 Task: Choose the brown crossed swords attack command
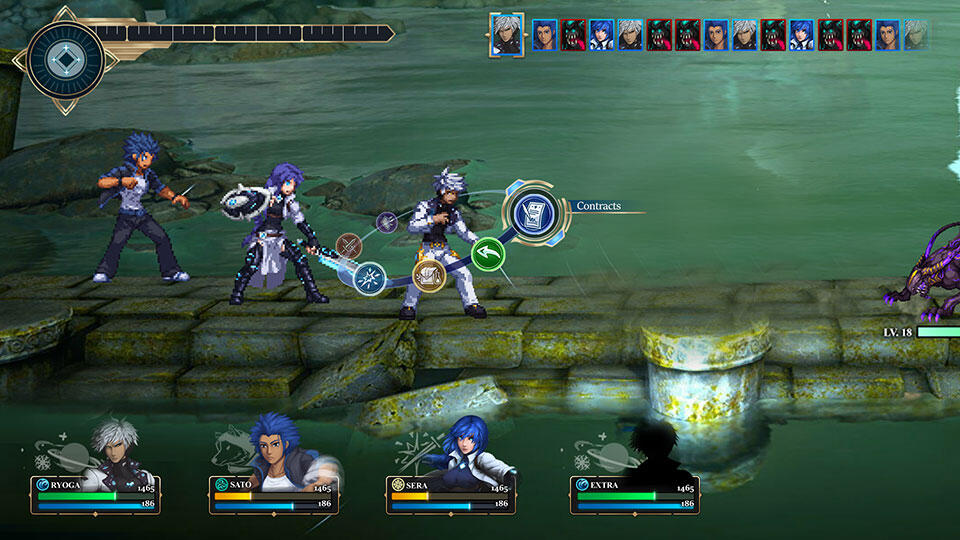click(348, 245)
